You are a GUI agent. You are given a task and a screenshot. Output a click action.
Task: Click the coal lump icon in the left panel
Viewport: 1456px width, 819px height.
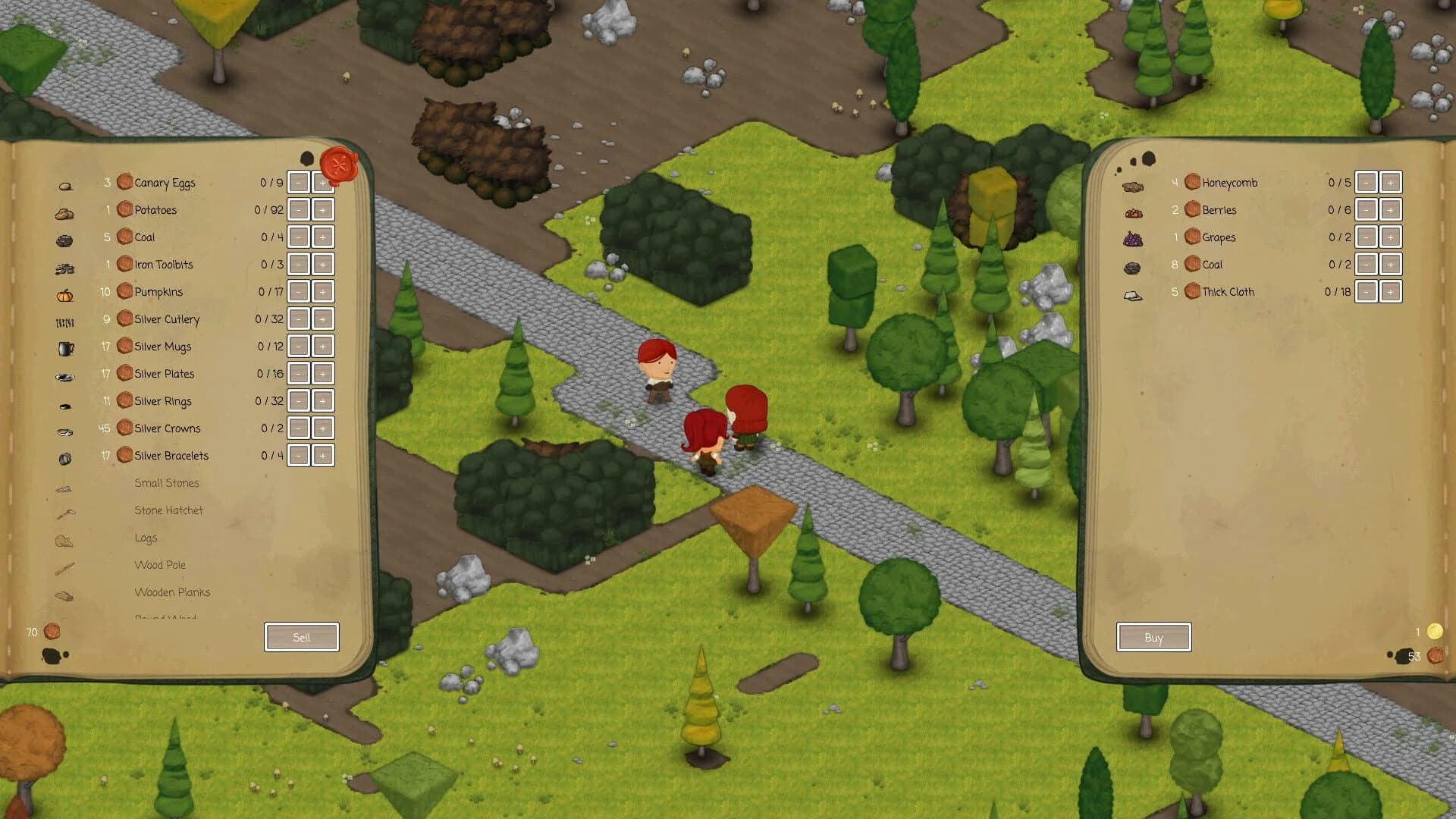[x=65, y=239]
